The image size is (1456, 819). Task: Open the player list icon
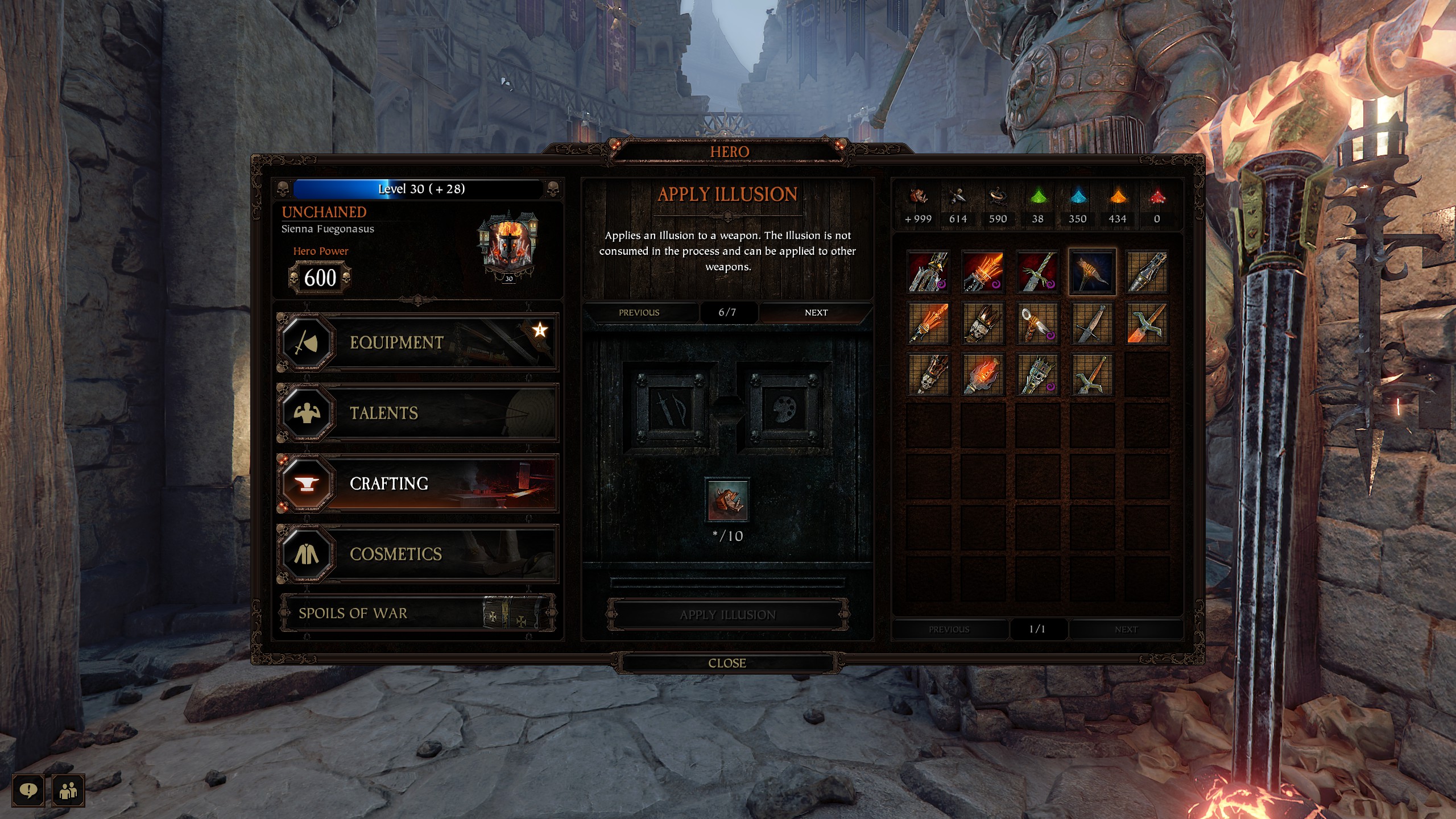click(x=68, y=790)
